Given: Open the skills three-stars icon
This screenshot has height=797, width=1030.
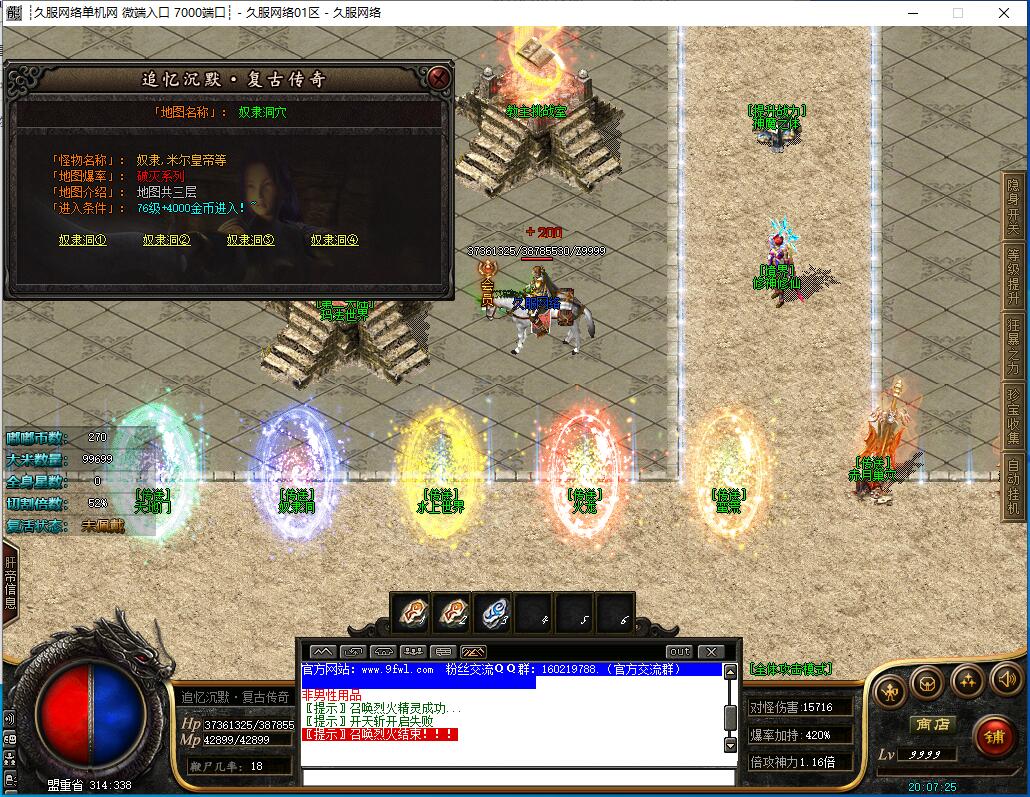Looking at the screenshot, I should (967, 681).
